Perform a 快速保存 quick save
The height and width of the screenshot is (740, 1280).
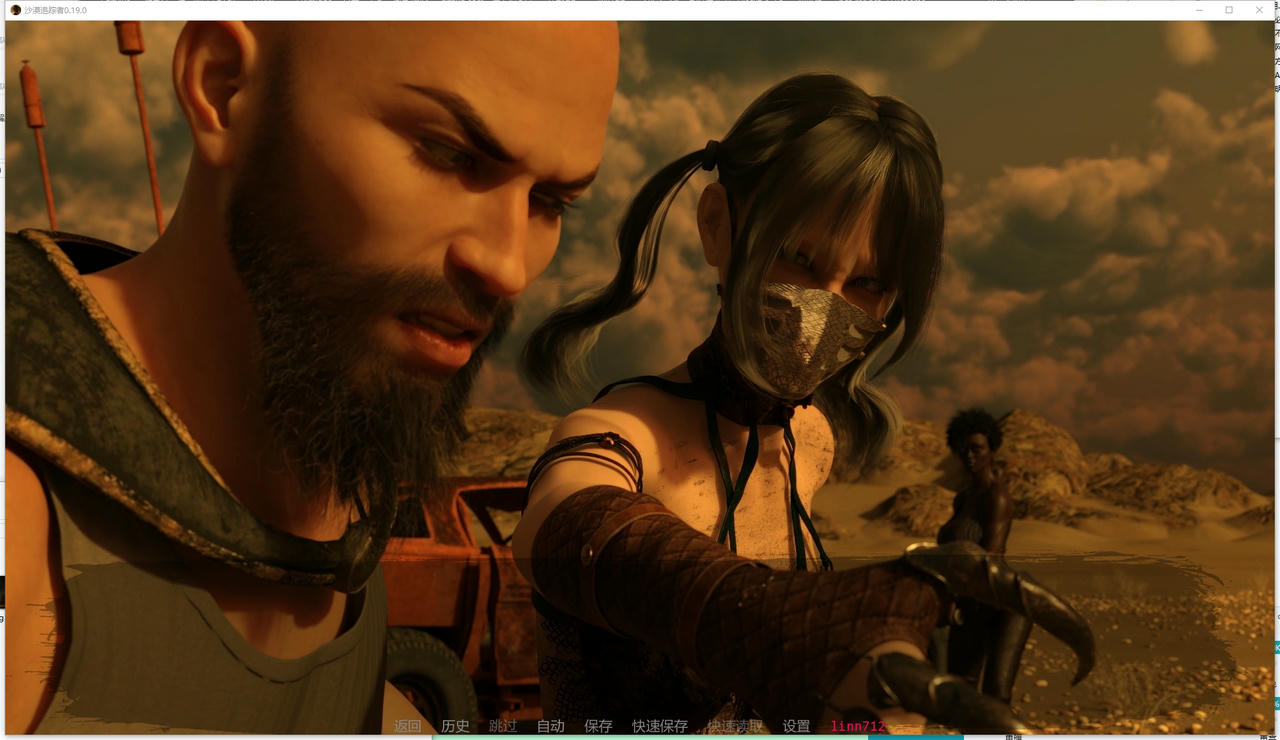(x=660, y=726)
